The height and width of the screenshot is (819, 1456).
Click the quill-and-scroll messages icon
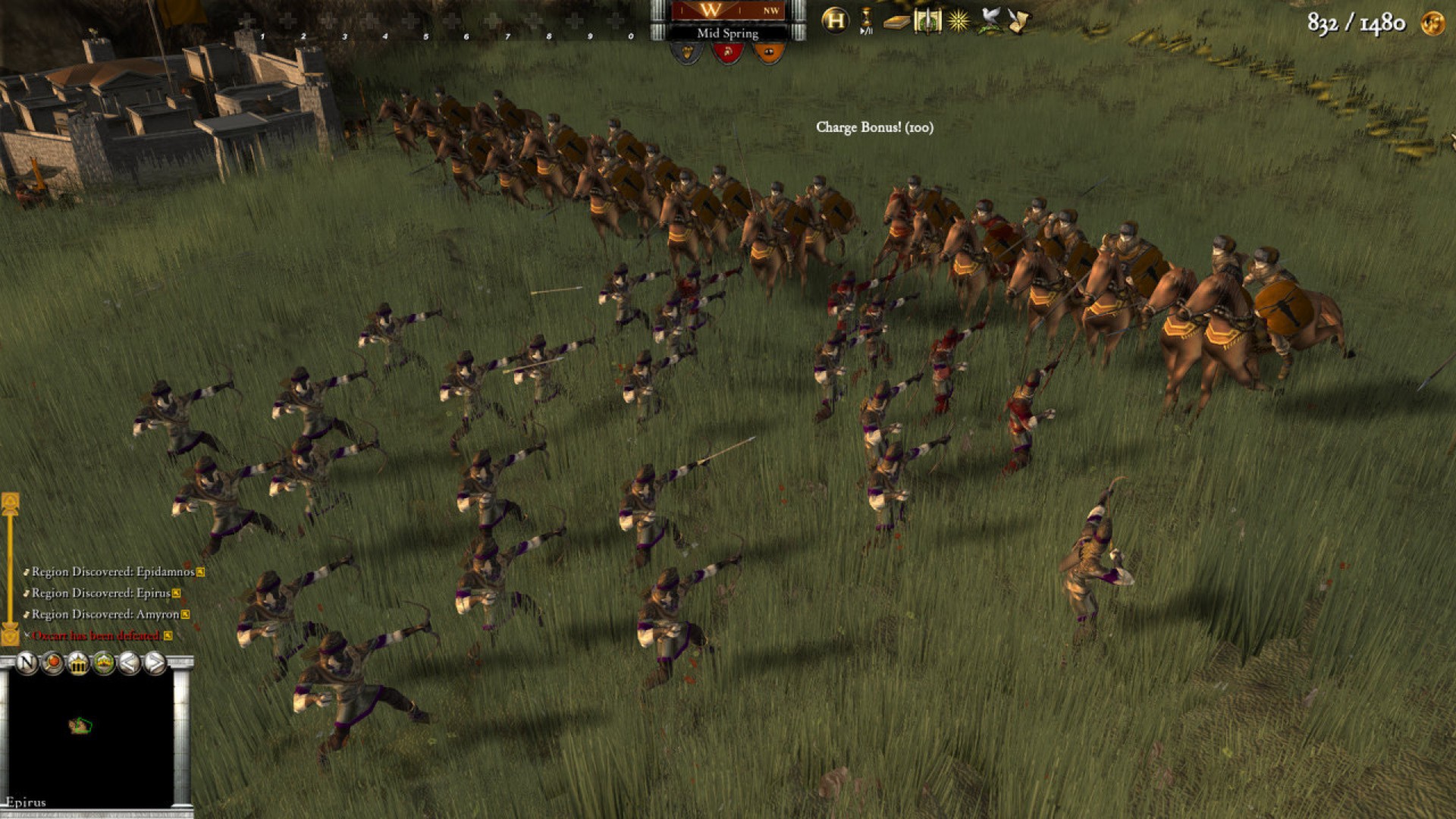(1020, 20)
